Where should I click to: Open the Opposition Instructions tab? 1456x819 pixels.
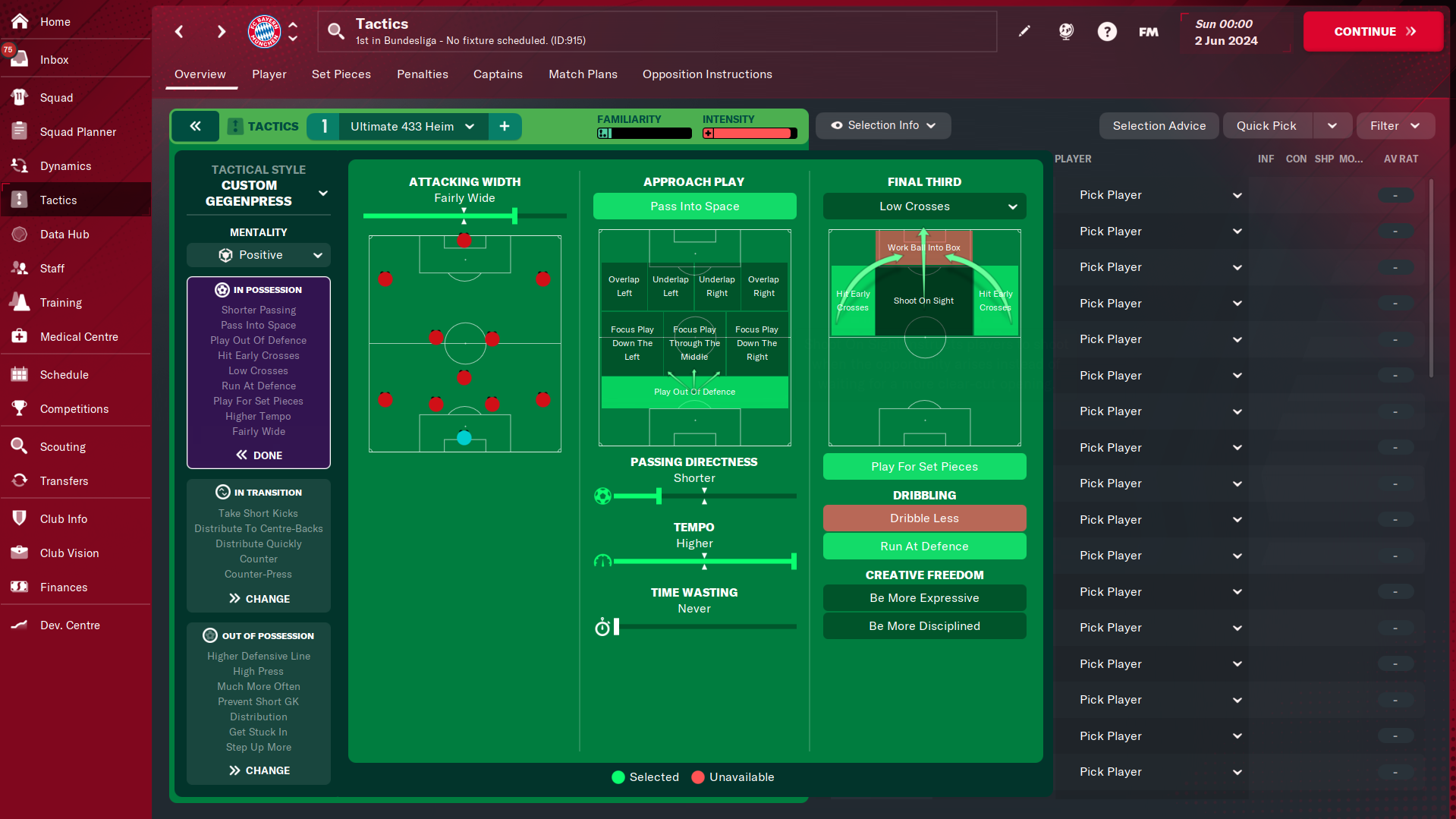[x=706, y=74]
